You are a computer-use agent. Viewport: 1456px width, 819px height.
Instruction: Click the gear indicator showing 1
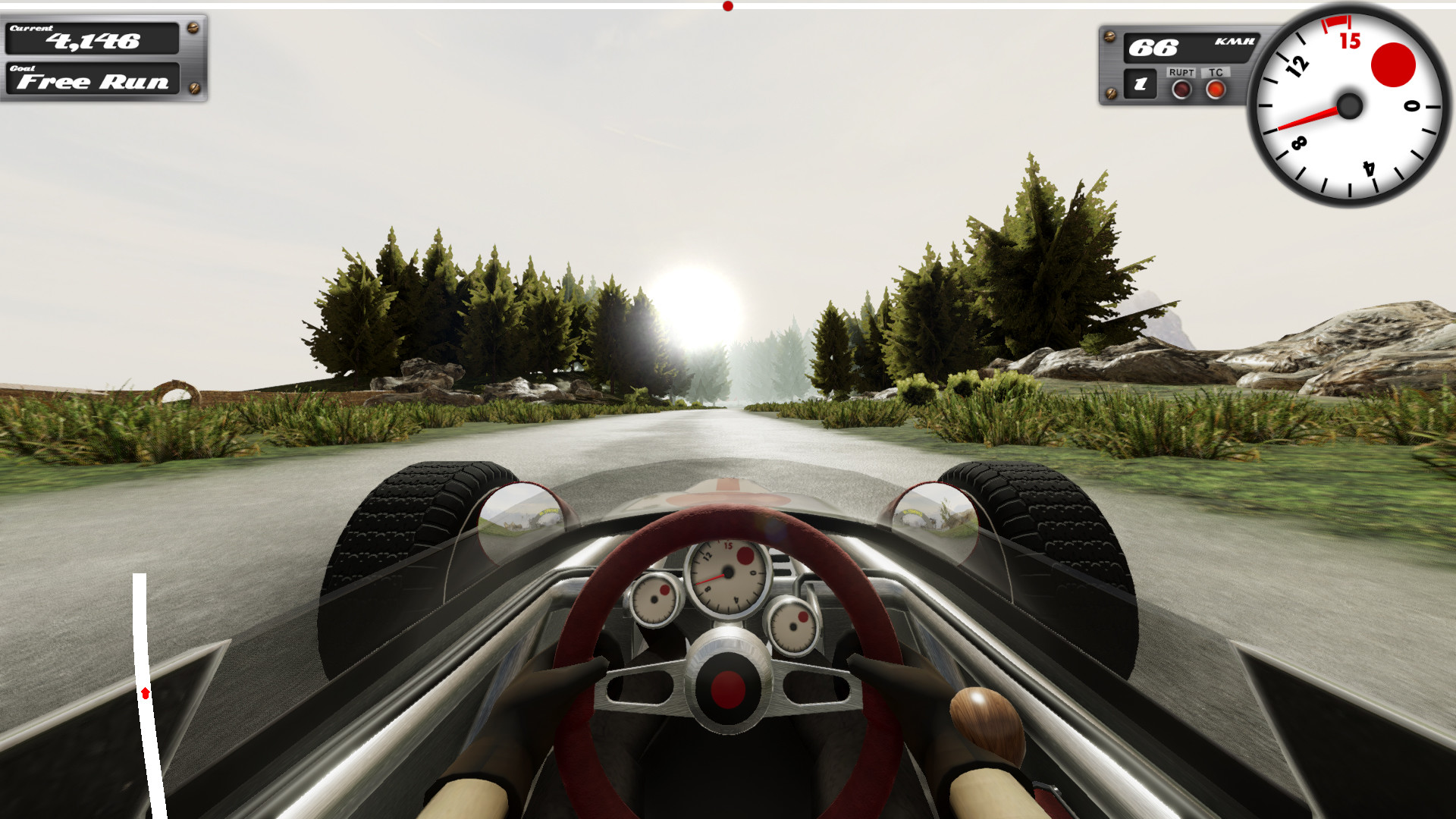pyautogui.click(x=1141, y=85)
